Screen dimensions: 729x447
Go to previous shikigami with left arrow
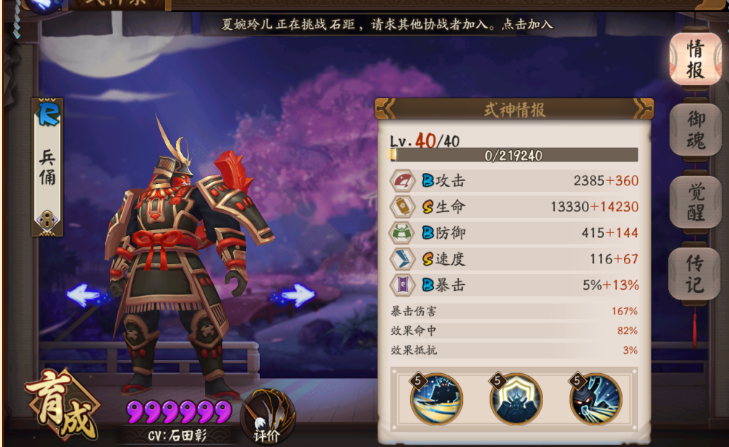pyautogui.click(x=88, y=295)
